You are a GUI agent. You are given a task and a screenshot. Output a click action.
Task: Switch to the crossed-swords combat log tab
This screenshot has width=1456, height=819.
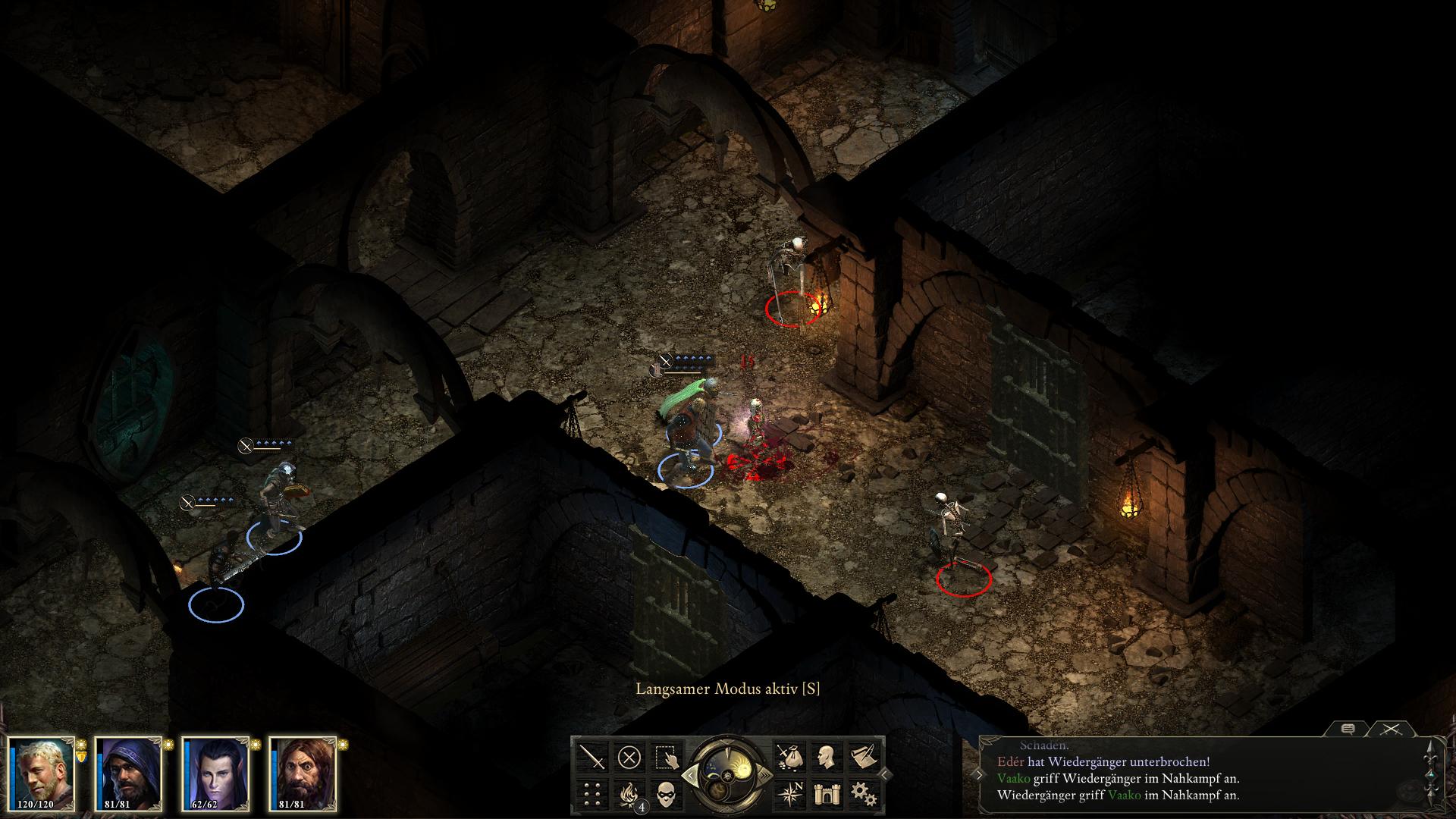tap(1390, 730)
